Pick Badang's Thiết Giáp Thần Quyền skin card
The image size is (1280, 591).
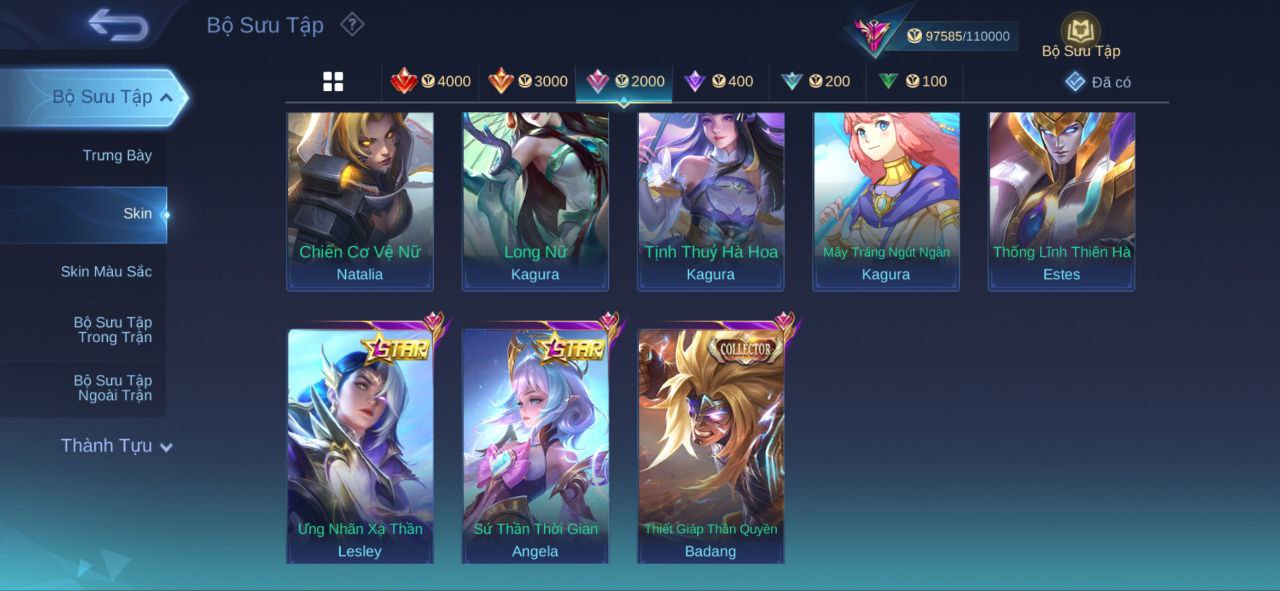[x=711, y=445]
